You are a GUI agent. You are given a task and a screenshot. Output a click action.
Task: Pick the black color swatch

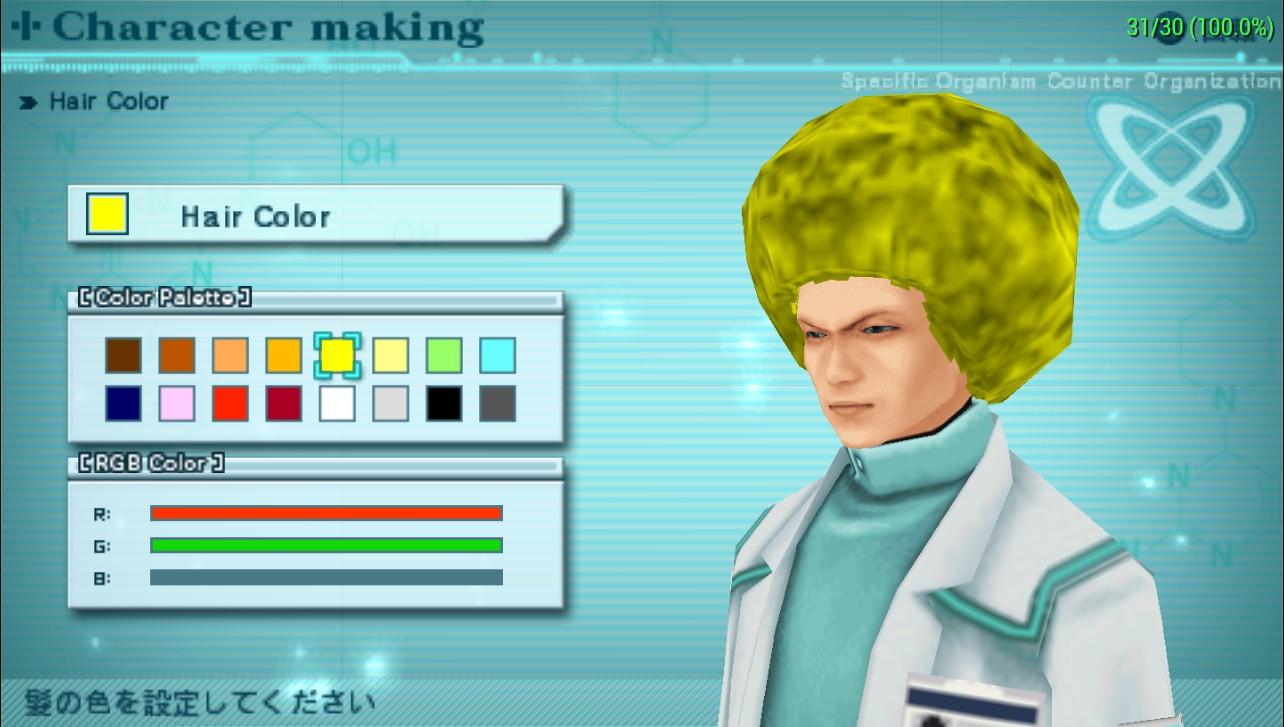(444, 404)
